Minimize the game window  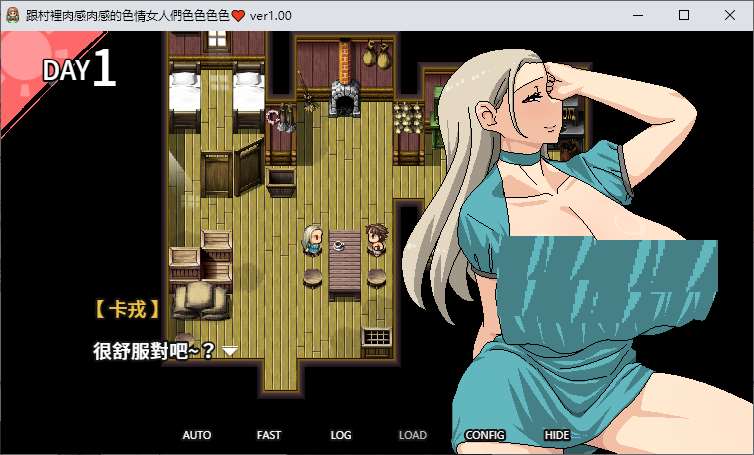click(638, 15)
